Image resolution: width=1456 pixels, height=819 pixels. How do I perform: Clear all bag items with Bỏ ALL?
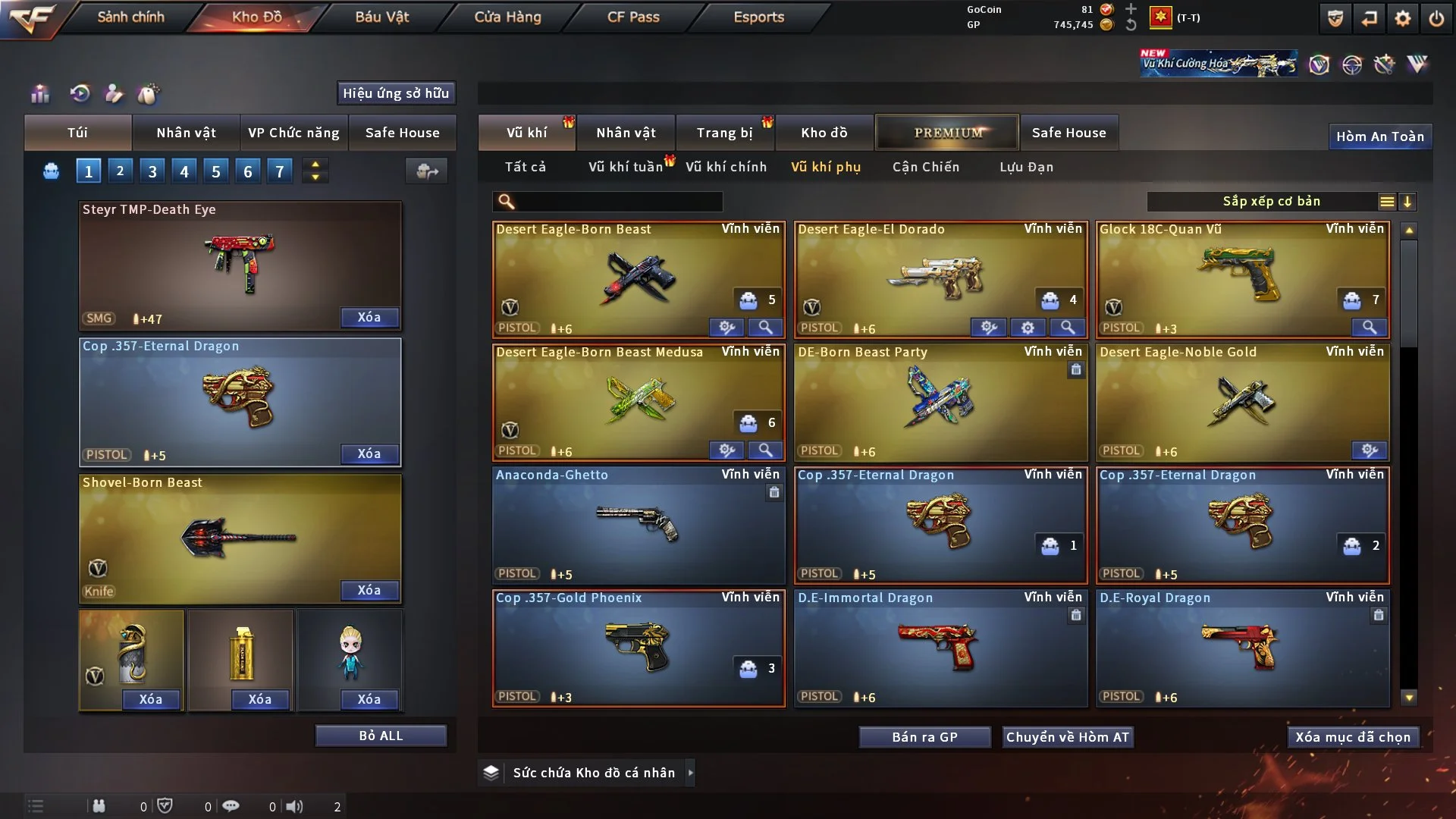381,736
